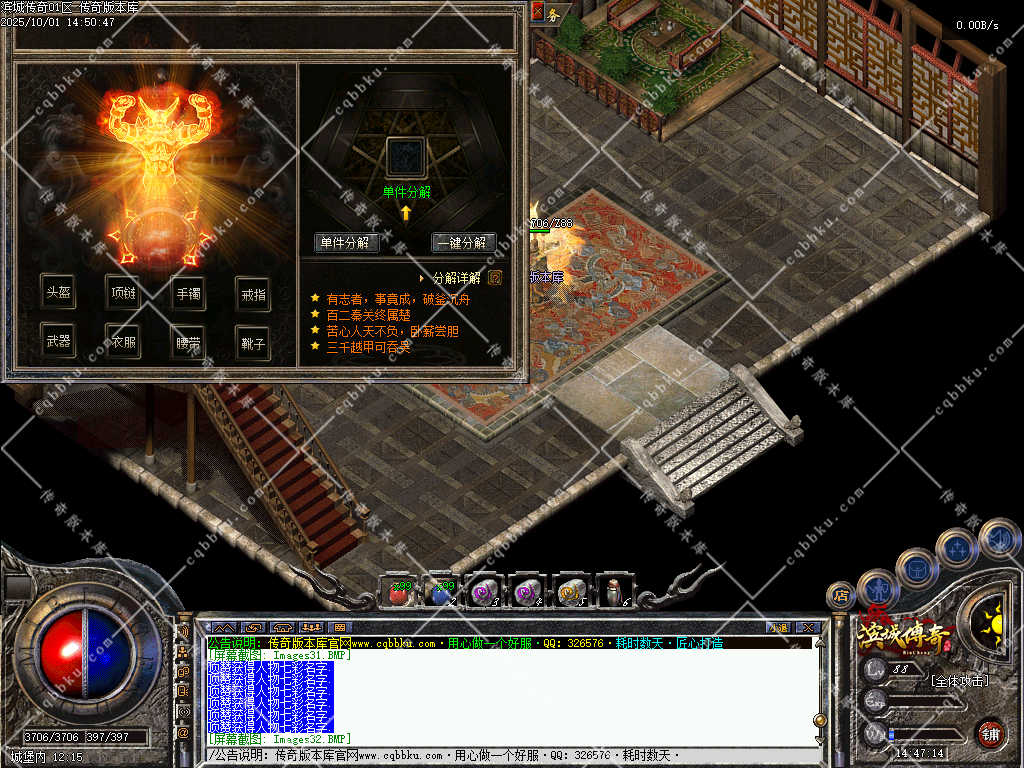The image size is (1024, 768).
Task: Use the red health potion hotbar slot
Action: (x=397, y=592)
